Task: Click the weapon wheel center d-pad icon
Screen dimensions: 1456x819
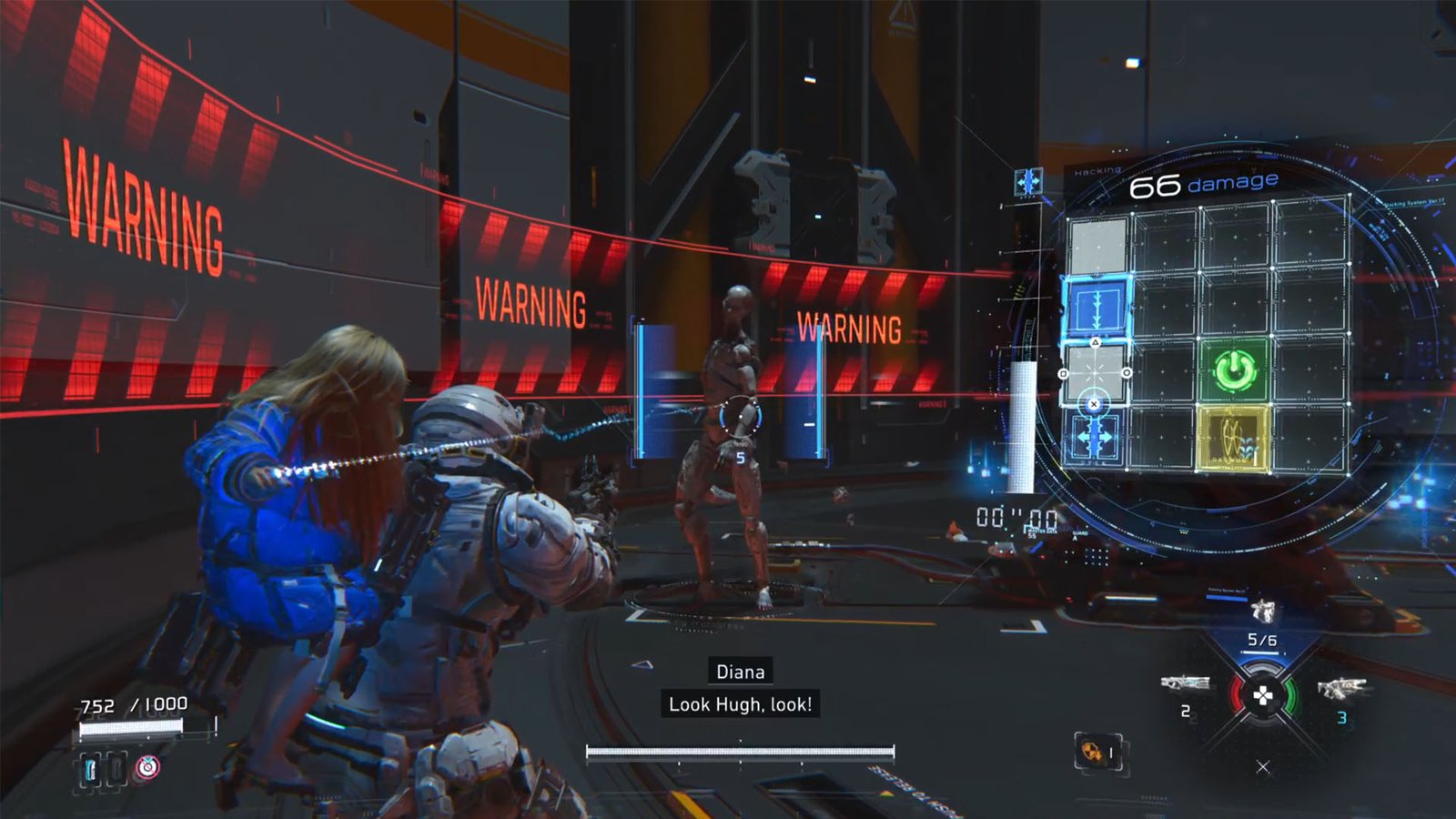Action: (x=1263, y=696)
